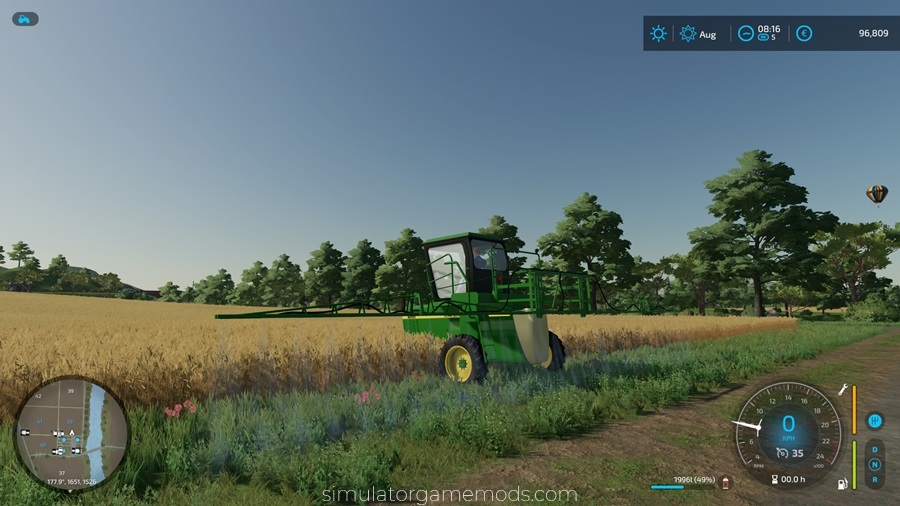Viewport: 900px width, 506px height.
Task: Click the euro money icon
Action: pyautogui.click(x=804, y=33)
